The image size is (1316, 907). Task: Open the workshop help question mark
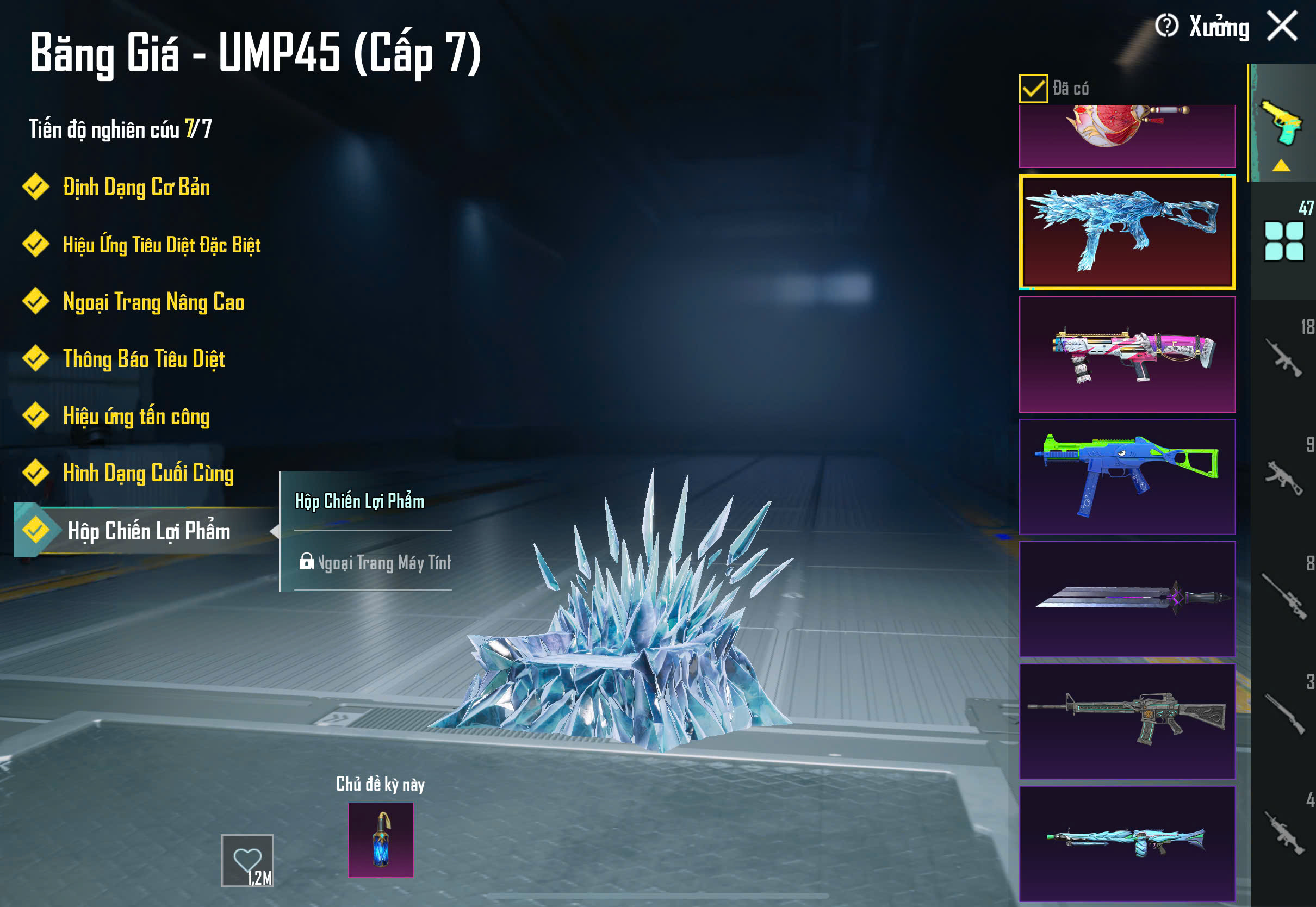(1166, 26)
